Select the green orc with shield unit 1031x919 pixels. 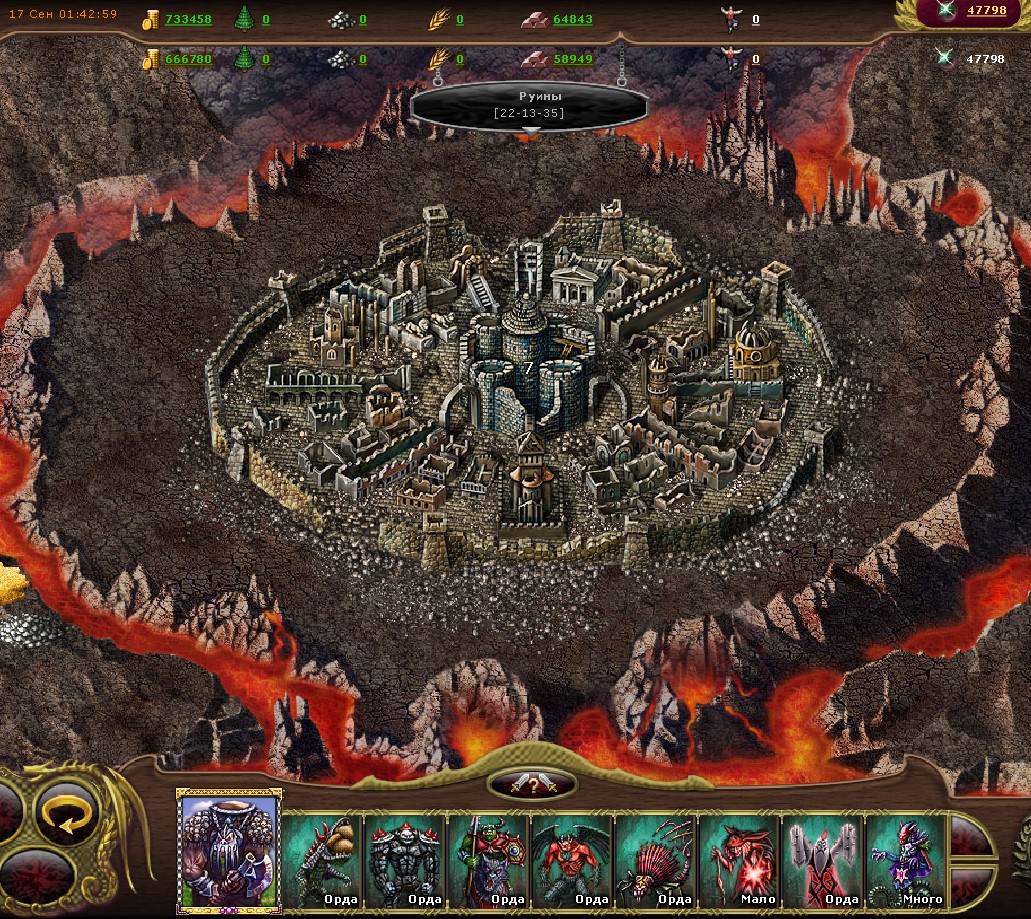[x=489, y=860]
